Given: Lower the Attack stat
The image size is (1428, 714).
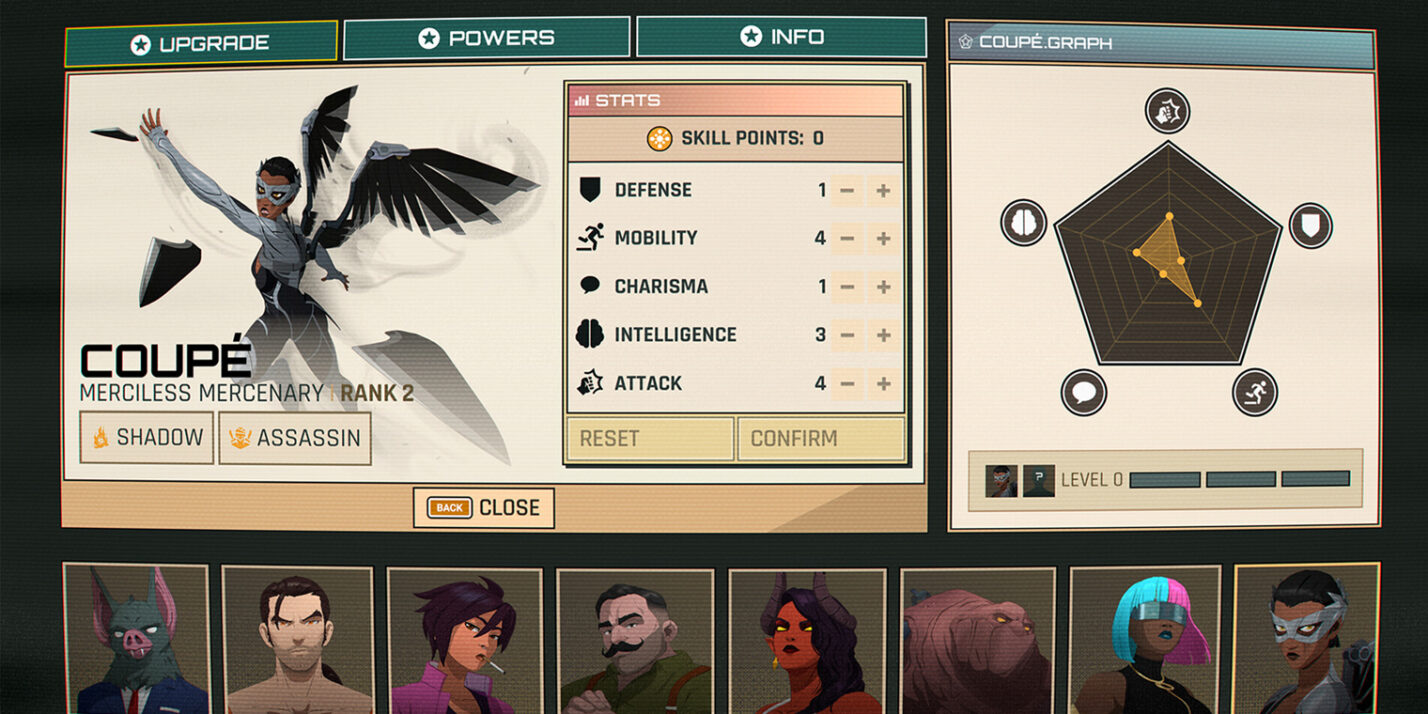Looking at the screenshot, I should click(x=847, y=383).
